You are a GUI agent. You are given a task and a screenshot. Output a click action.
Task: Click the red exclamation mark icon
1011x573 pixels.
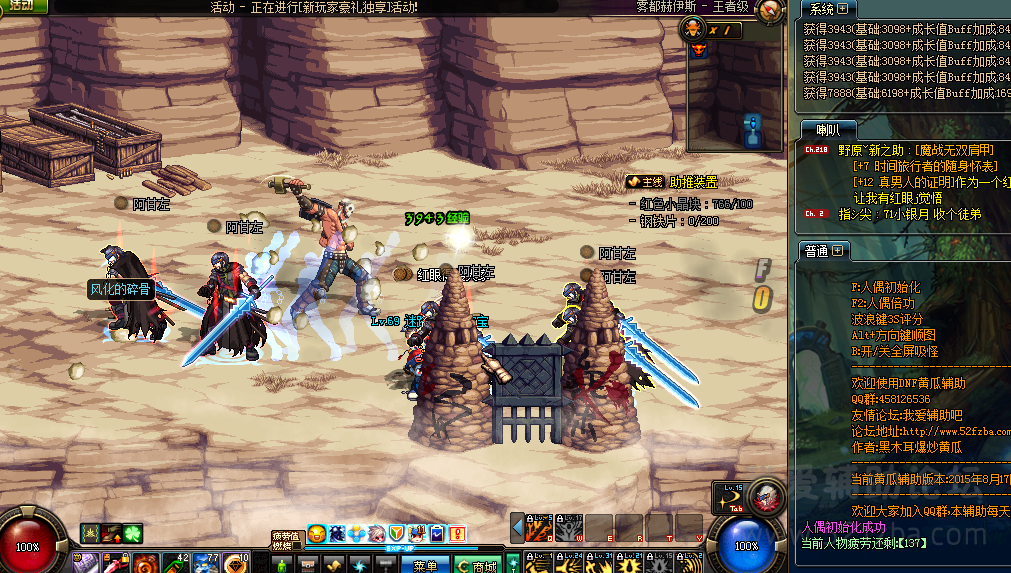(x=456, y=534)
